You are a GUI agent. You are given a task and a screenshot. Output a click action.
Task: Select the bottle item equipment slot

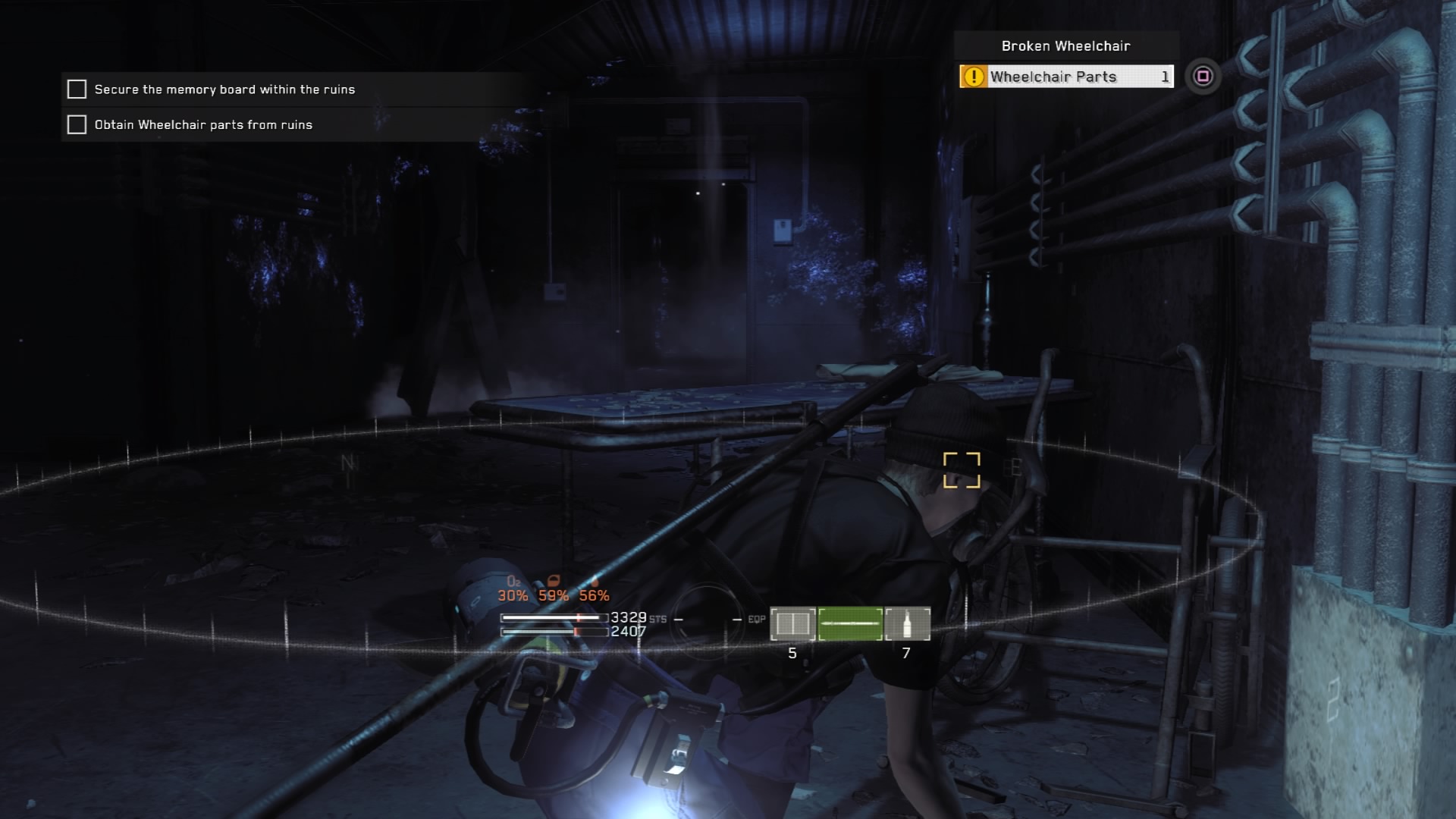(907, 624)
